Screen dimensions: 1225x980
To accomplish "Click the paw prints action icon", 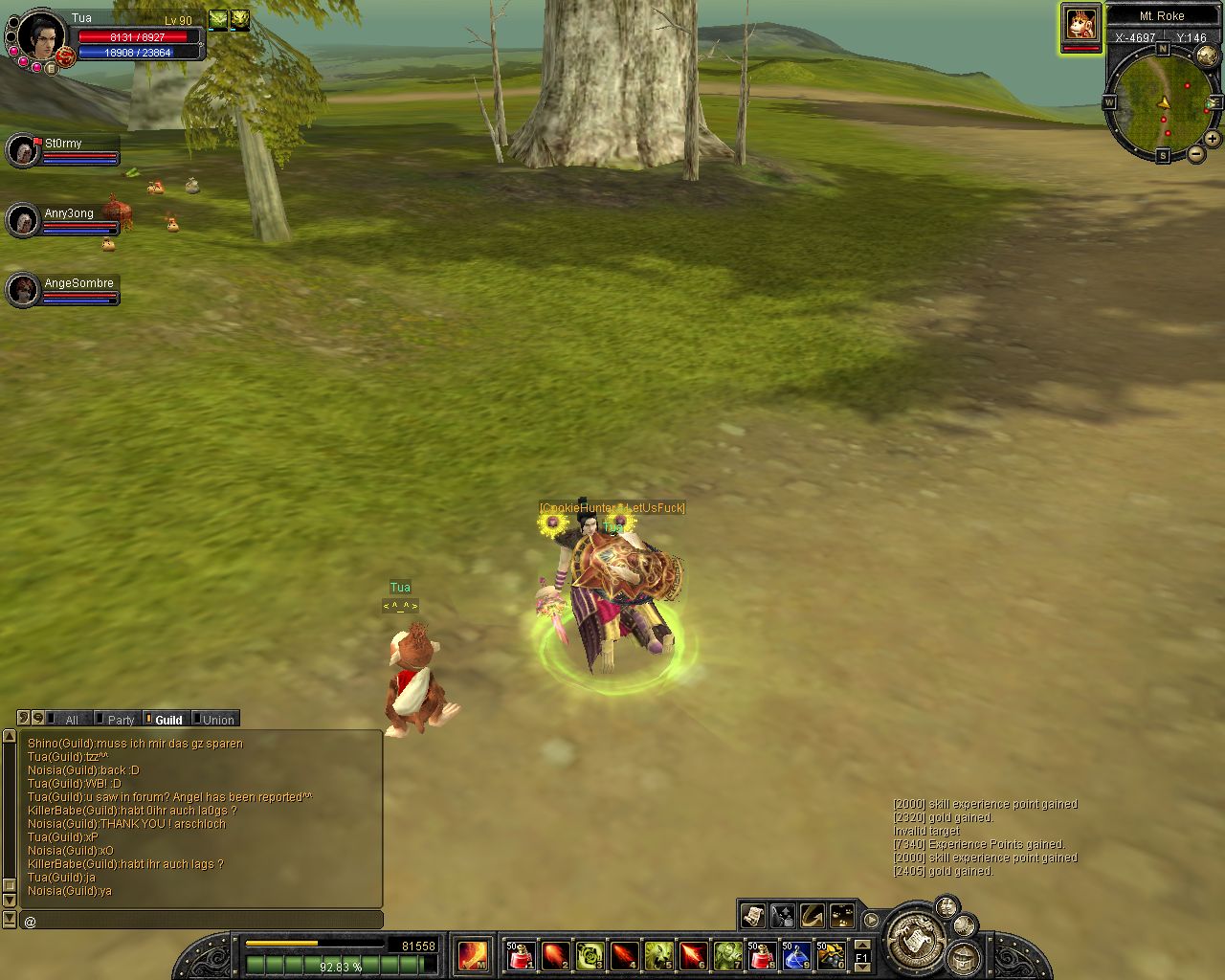I will point(842,916).
